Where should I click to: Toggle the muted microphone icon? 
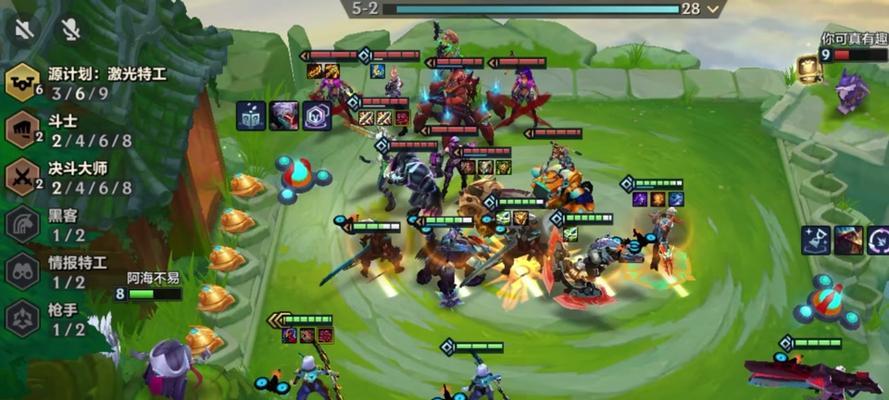point(71,29)
